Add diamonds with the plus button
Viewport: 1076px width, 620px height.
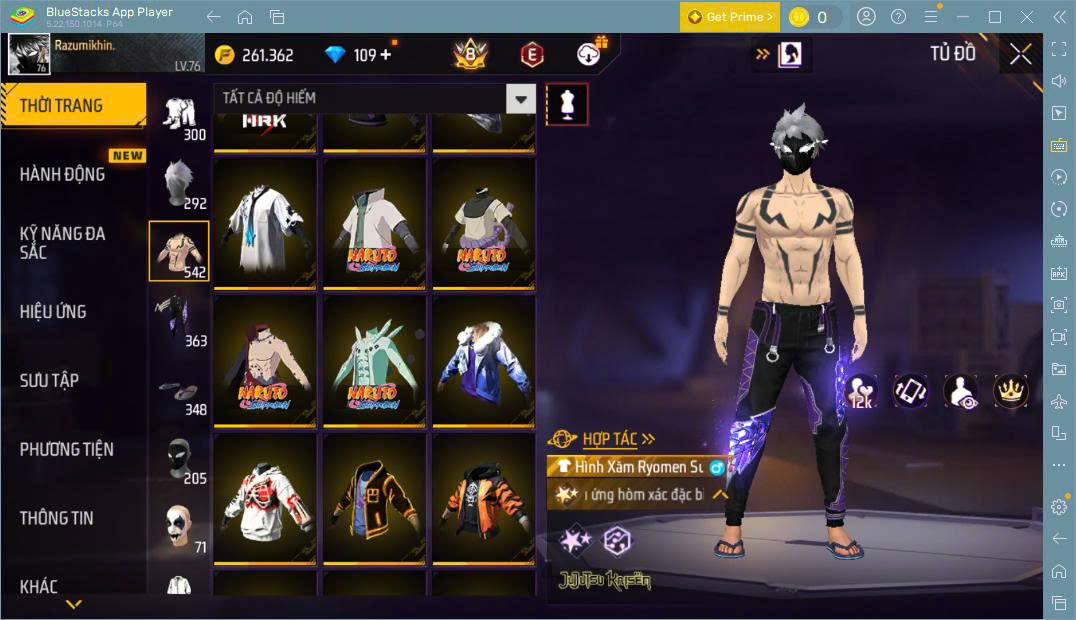(x=387, y=55)
